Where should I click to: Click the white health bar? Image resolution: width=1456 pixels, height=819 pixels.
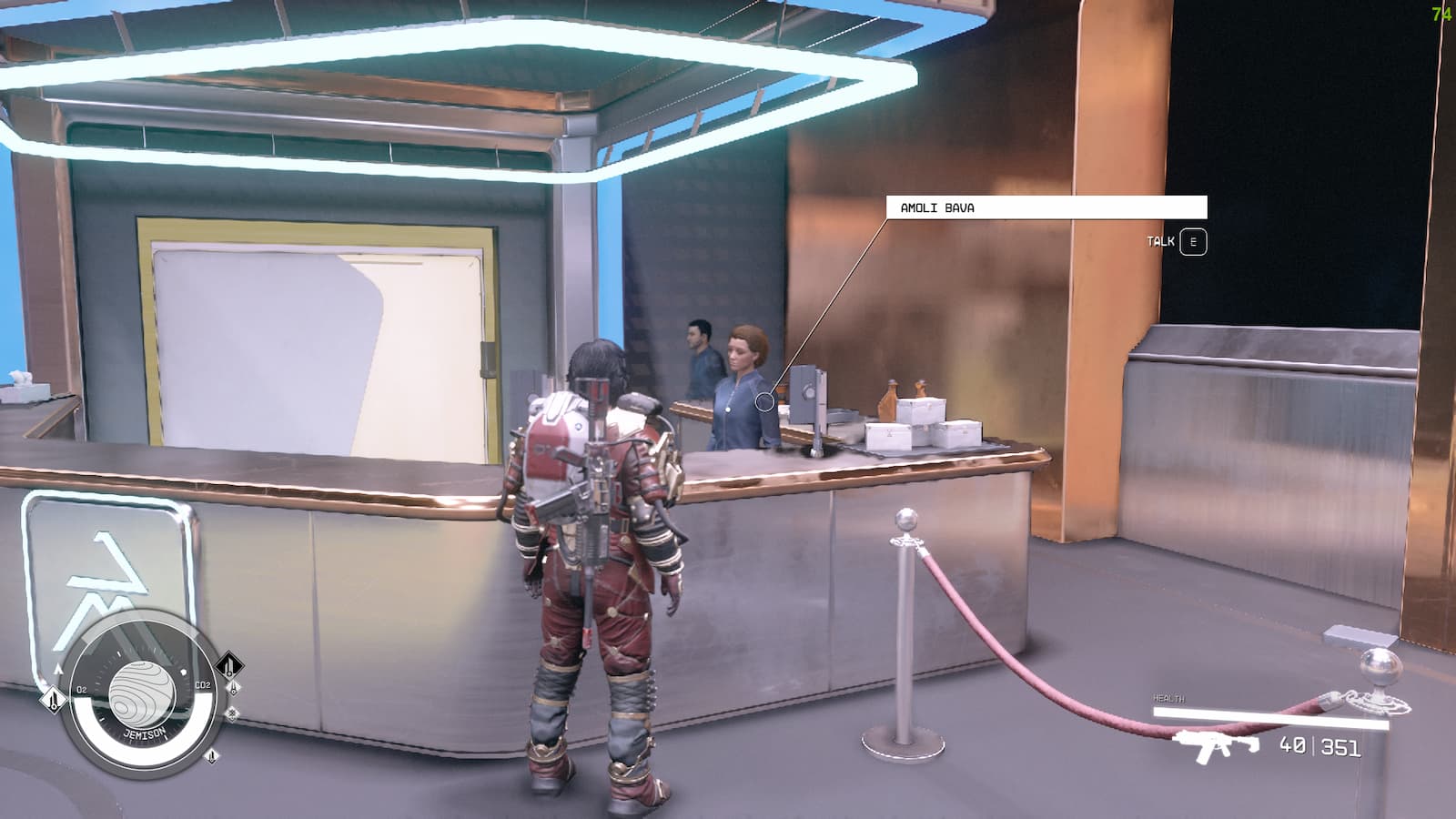(1271, 716)
